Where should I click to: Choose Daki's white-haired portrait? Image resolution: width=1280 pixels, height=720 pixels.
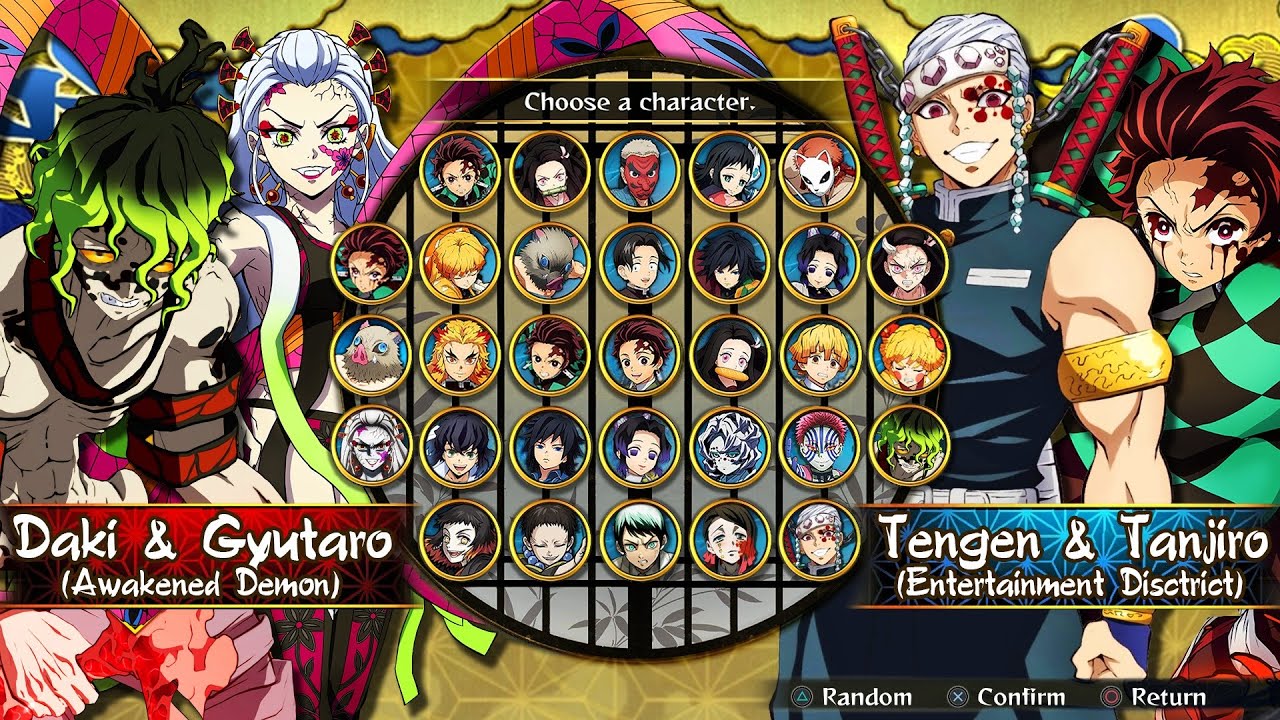tap(370, 447)
